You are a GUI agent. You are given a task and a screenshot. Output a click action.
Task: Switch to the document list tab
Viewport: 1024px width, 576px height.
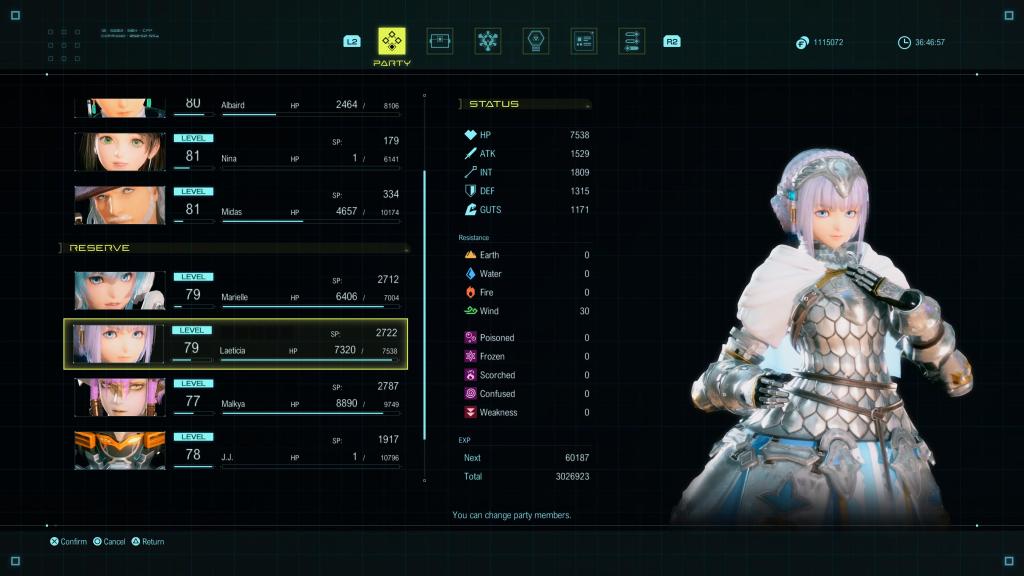584,41
